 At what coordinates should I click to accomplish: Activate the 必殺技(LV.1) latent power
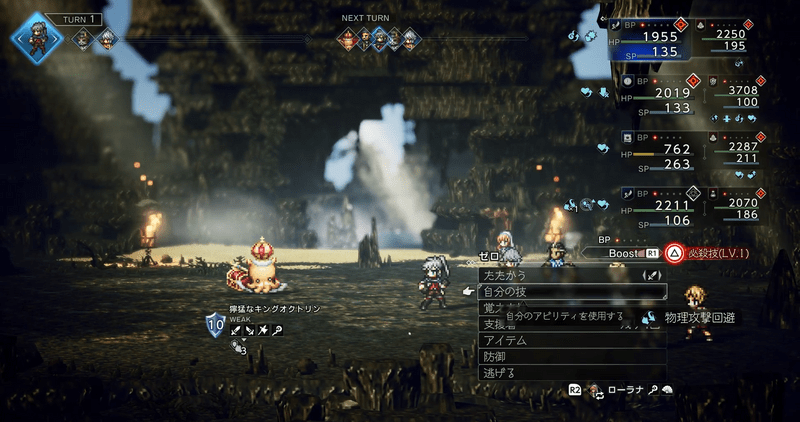point(714,253)
